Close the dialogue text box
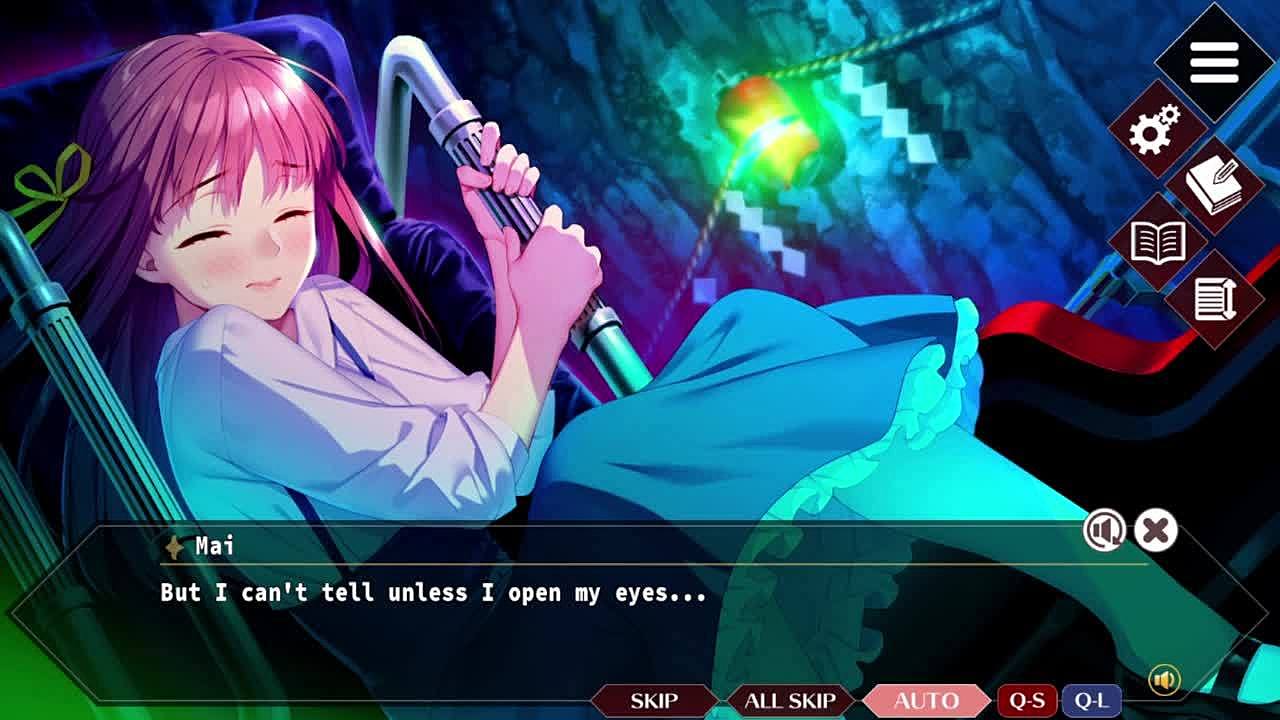This screenshot has width=1280, height=720. point(1156,530)
